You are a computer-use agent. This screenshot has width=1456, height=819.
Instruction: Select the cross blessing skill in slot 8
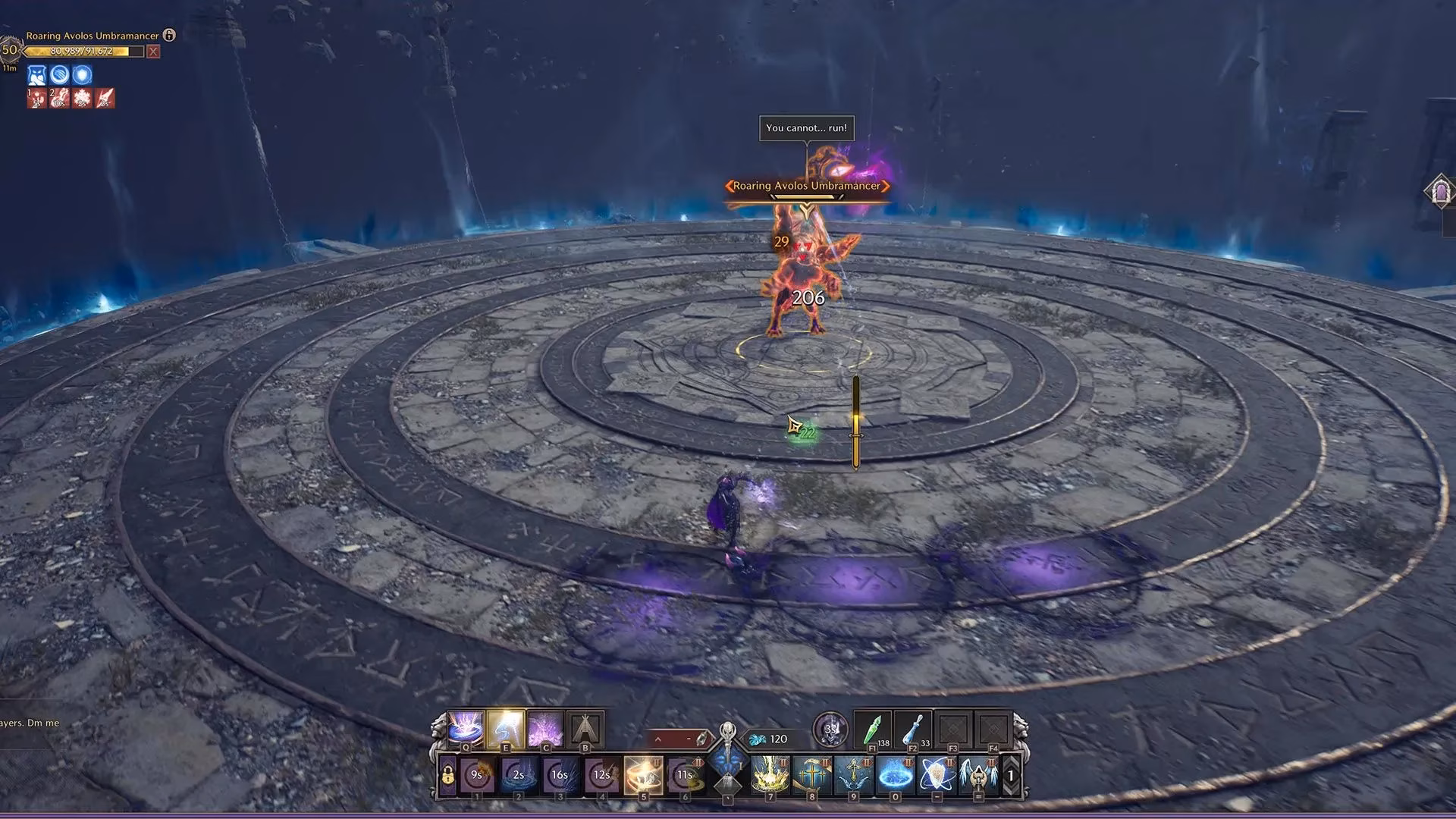(x=812, y=775)
